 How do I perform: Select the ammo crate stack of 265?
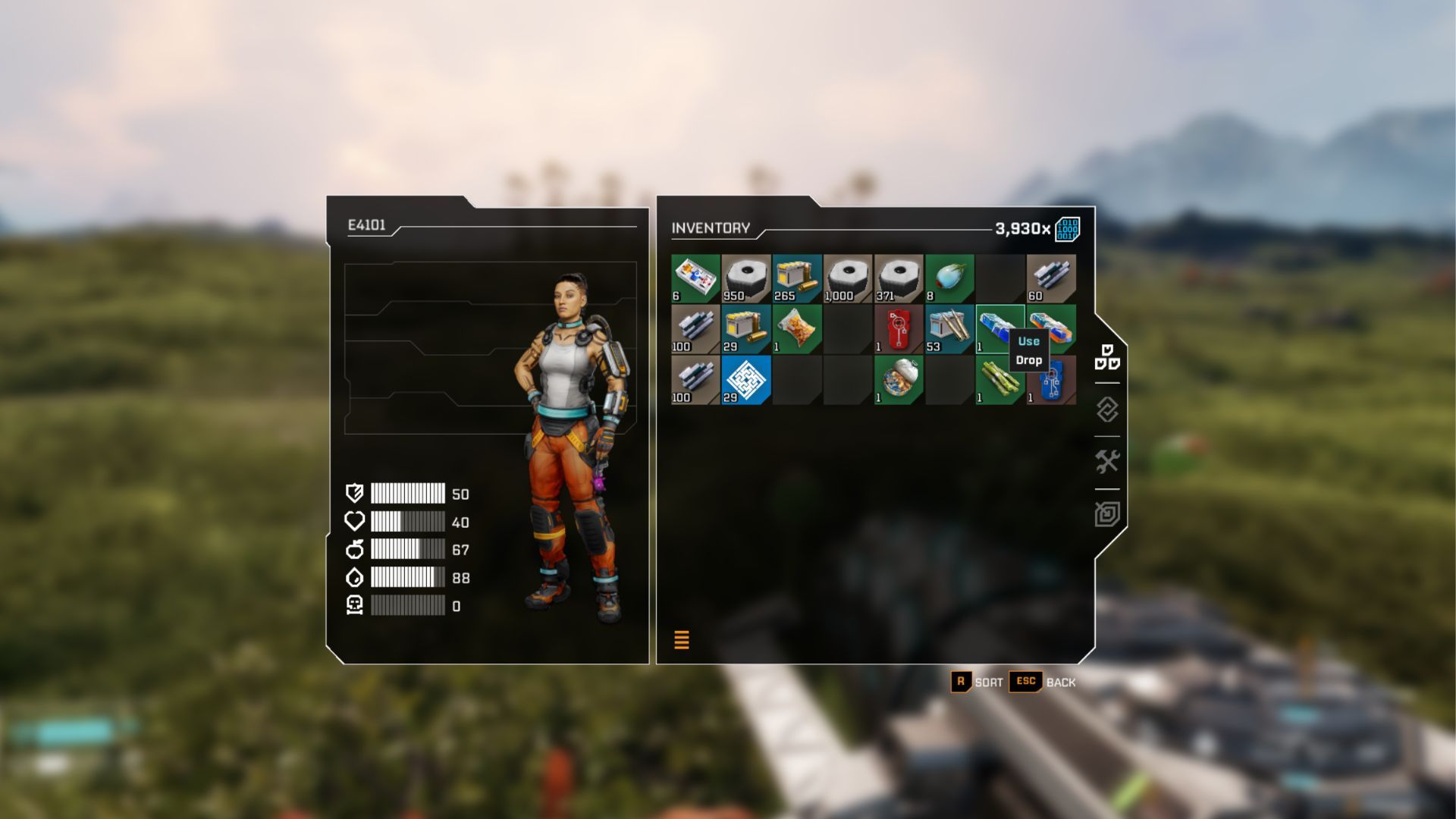point(797,278)
